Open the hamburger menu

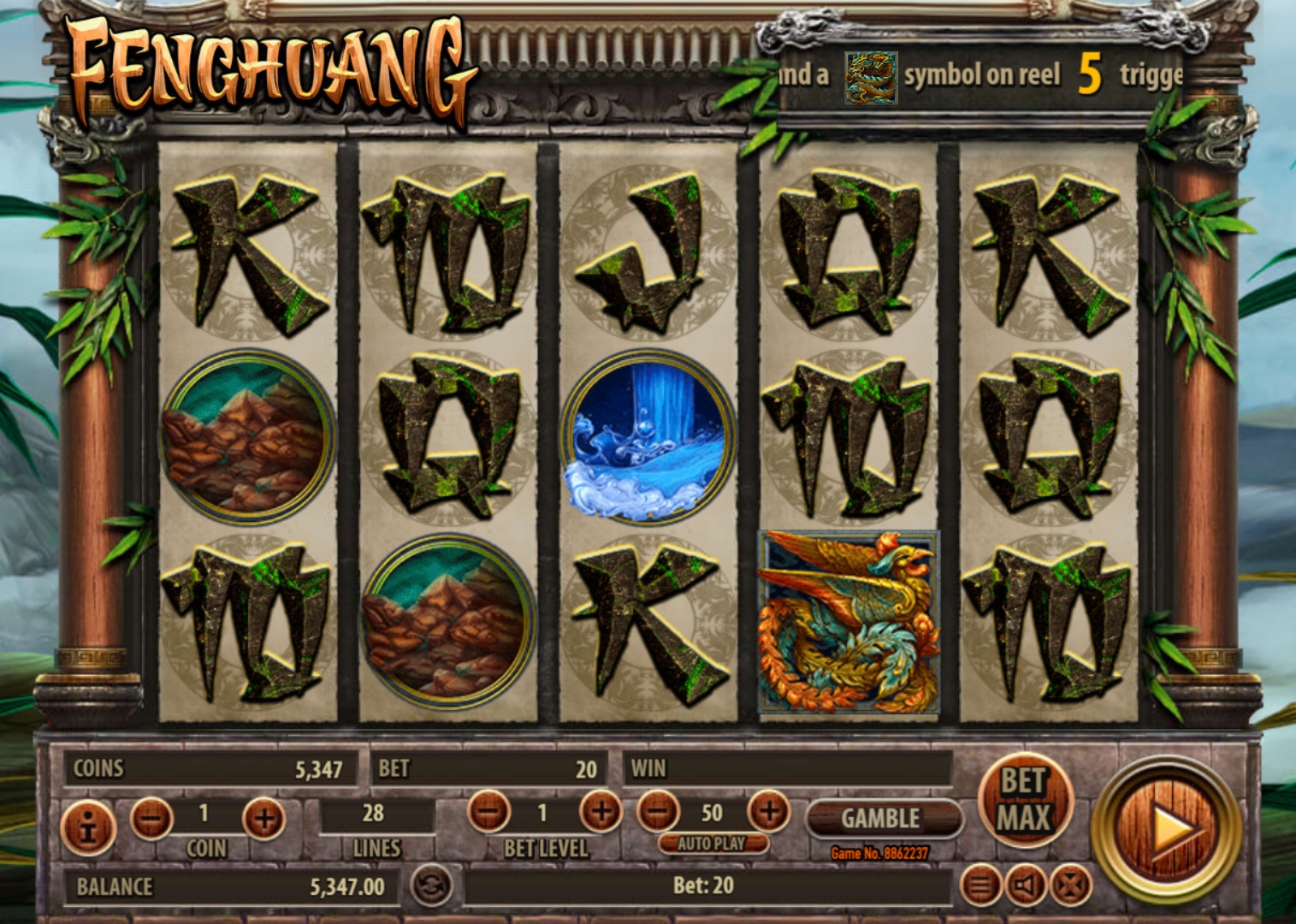point(981,885)
